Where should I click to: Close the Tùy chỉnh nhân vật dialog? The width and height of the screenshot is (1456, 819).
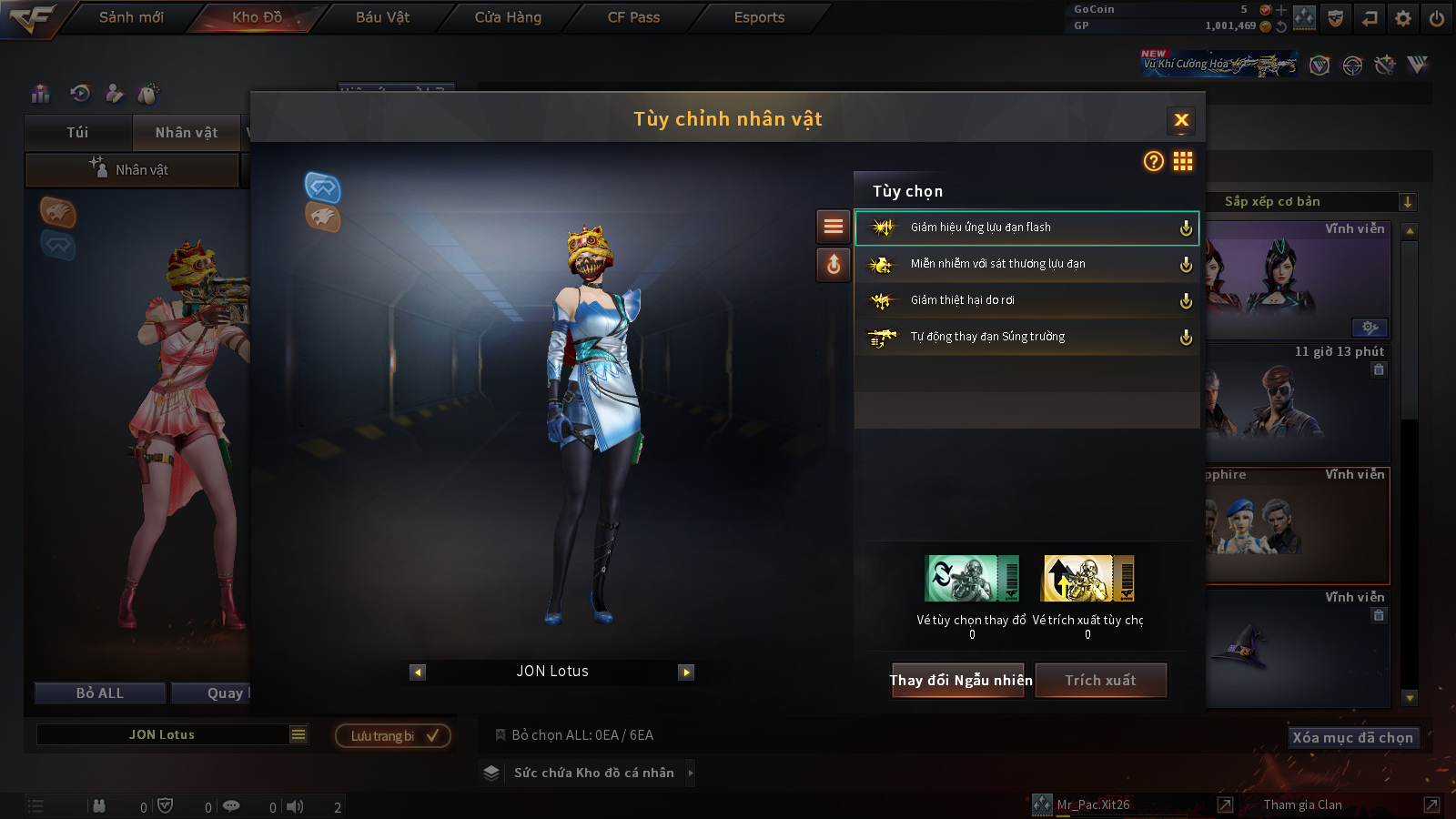[1181, 120]
